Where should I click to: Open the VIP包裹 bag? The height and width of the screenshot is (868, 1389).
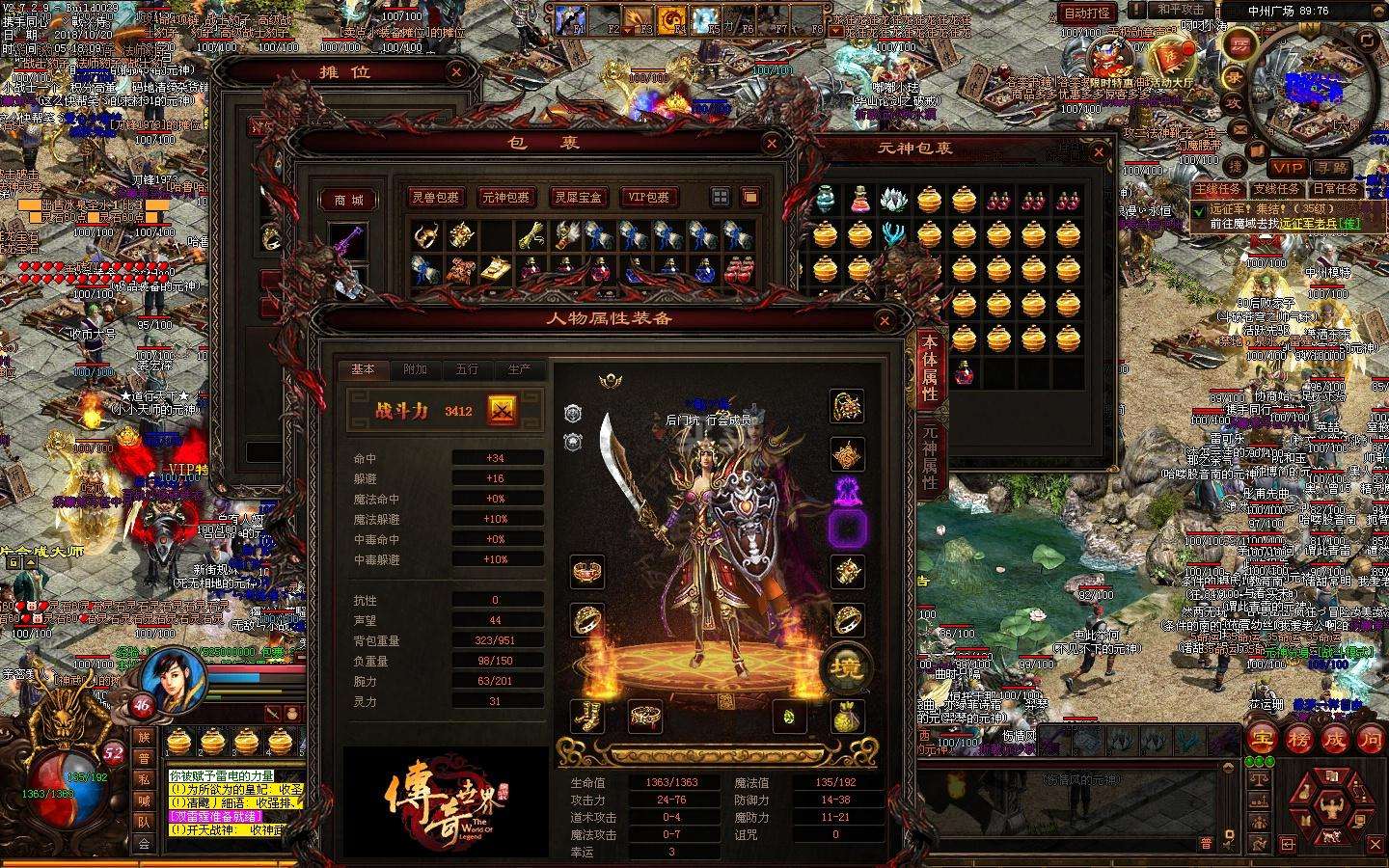click(x=648, y=198)
